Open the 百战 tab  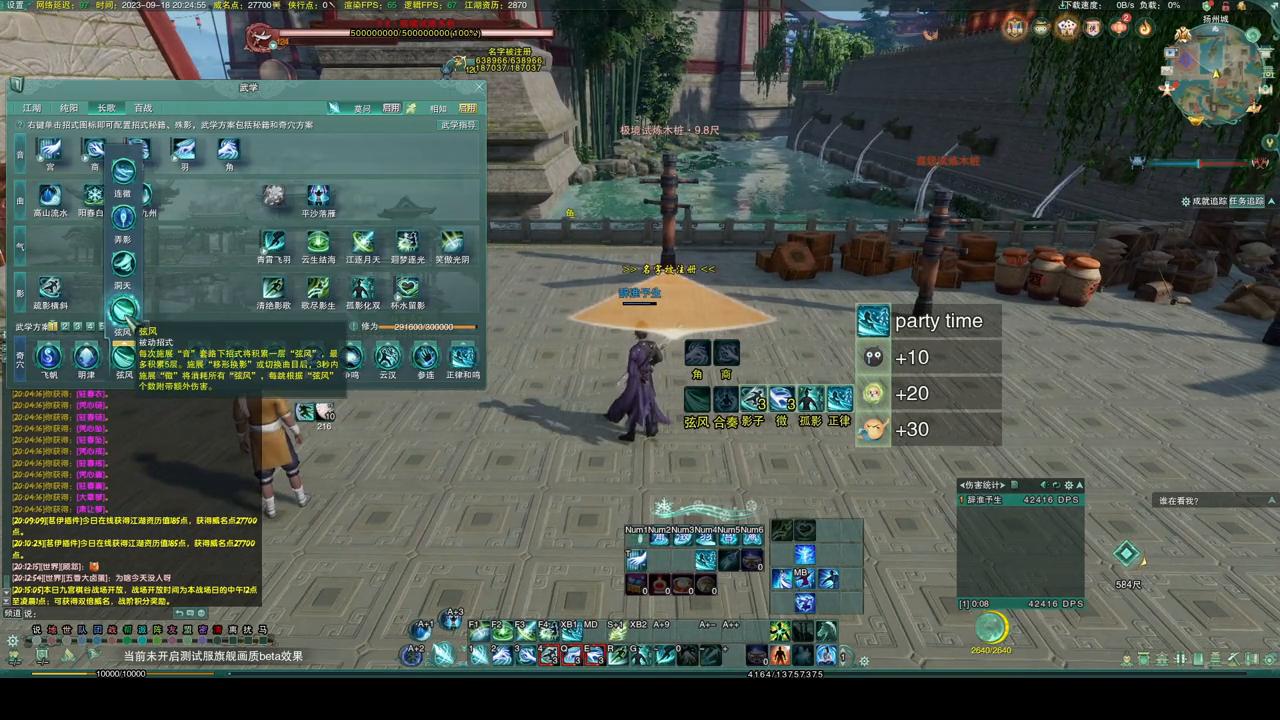pos(143,108)
